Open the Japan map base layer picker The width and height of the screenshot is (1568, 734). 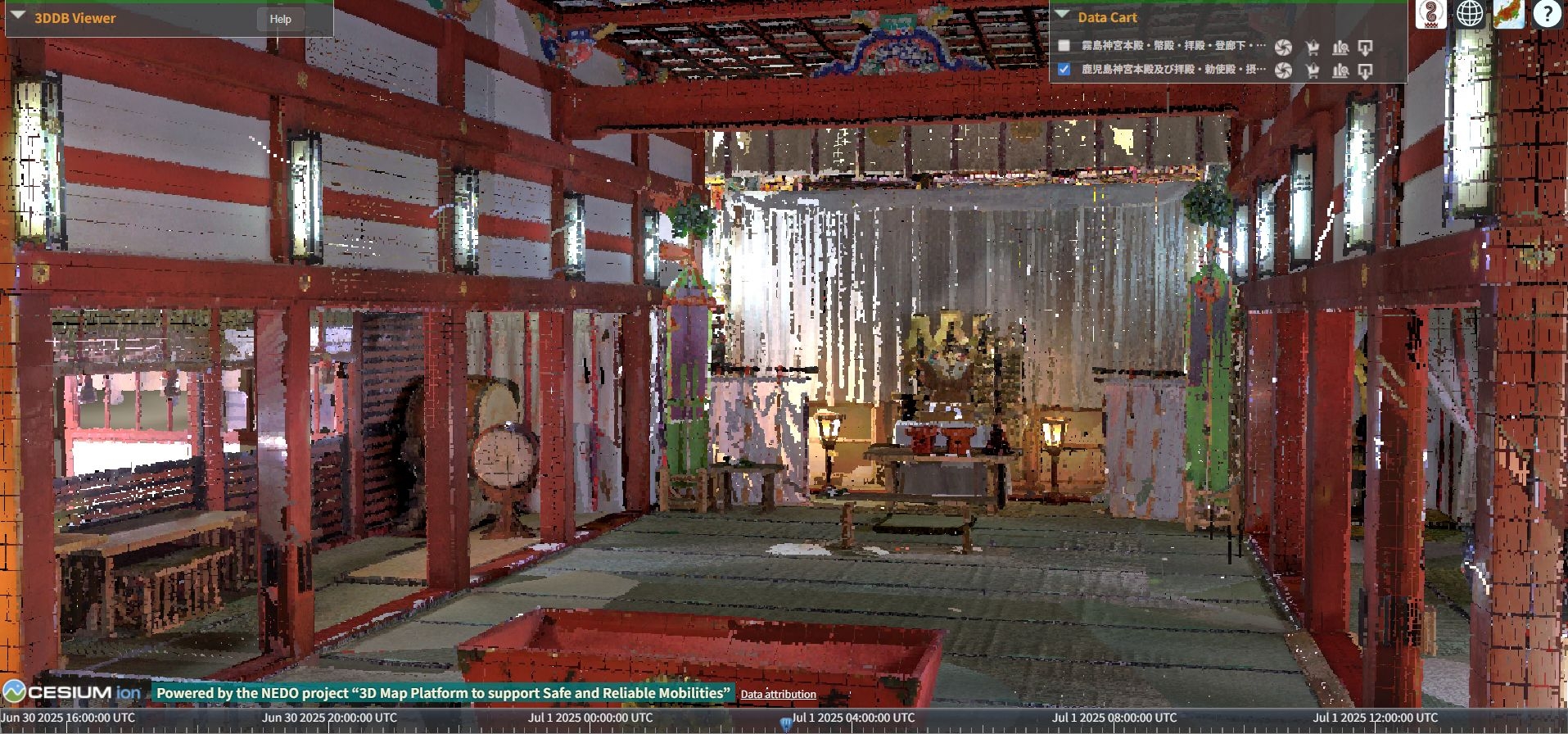[1508, 14]
